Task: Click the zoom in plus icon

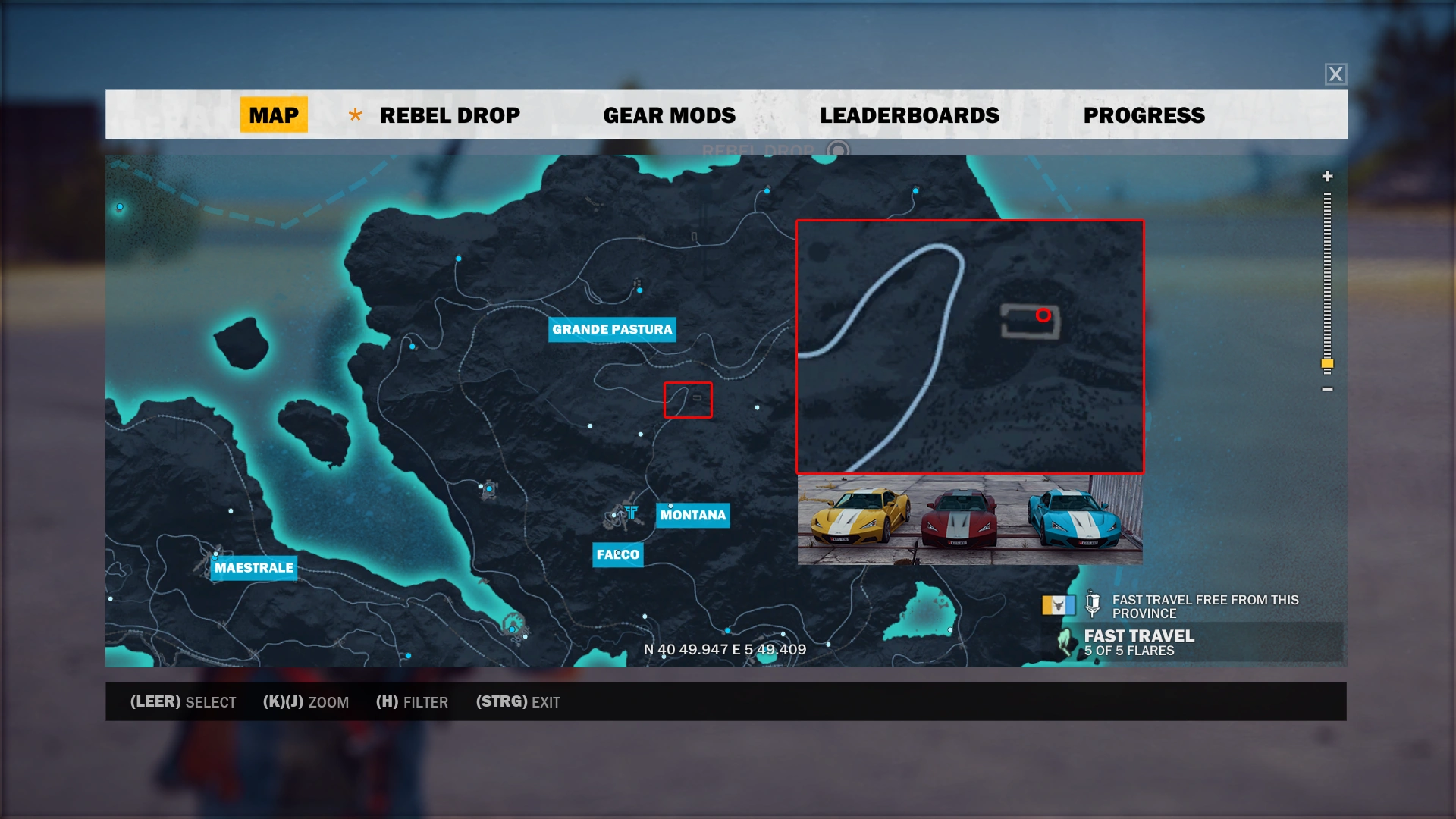Action: pyautogui.click(x=1326, y=177)
